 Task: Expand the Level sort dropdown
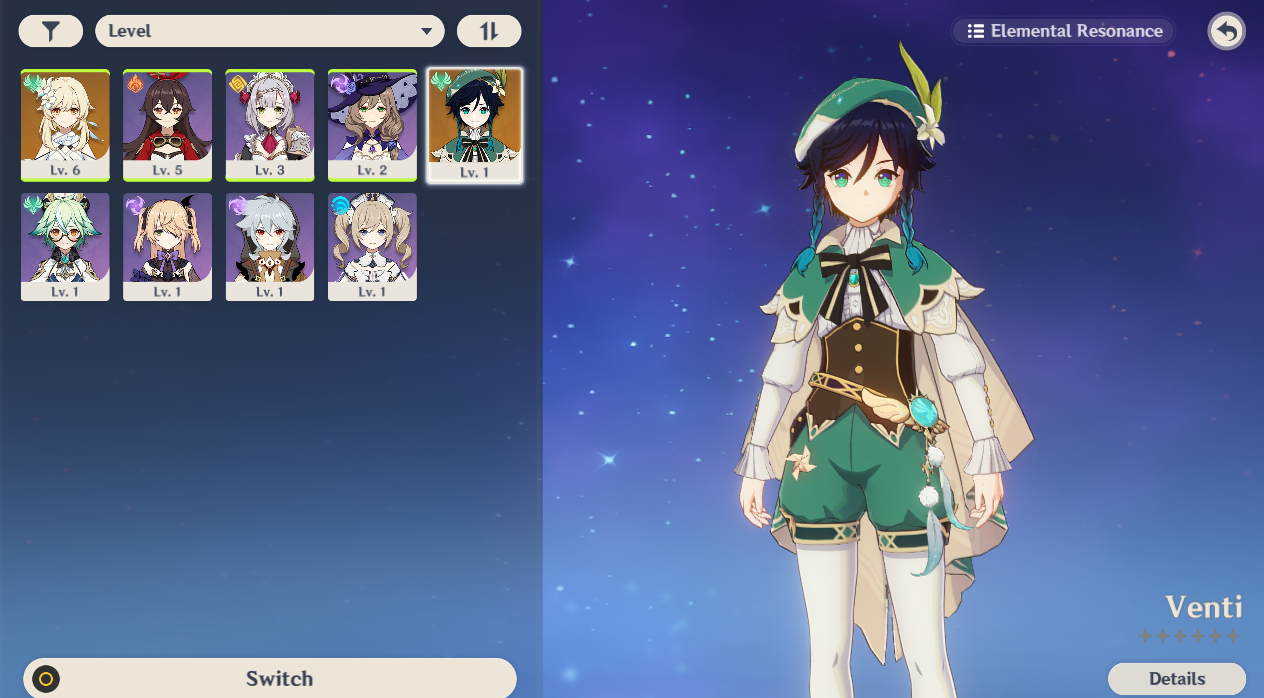270,31
